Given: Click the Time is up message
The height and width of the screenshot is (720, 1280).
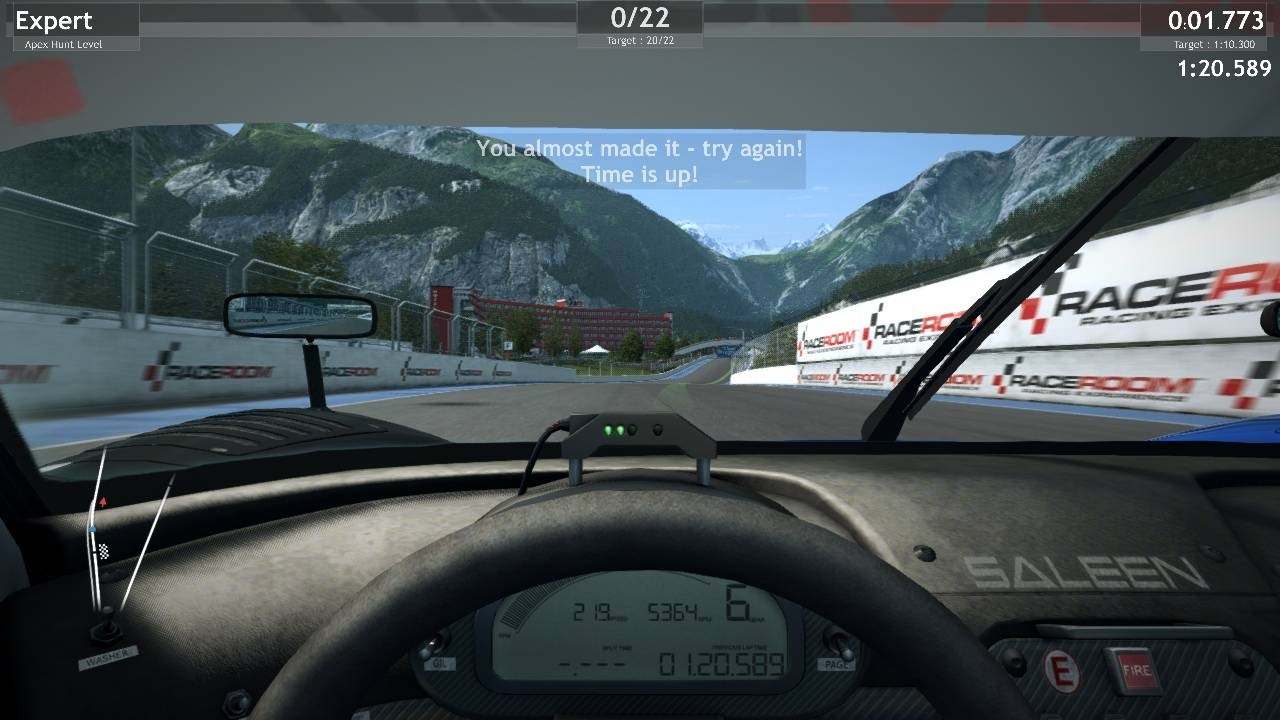Looking at the screenshot, I should point(639,173).
